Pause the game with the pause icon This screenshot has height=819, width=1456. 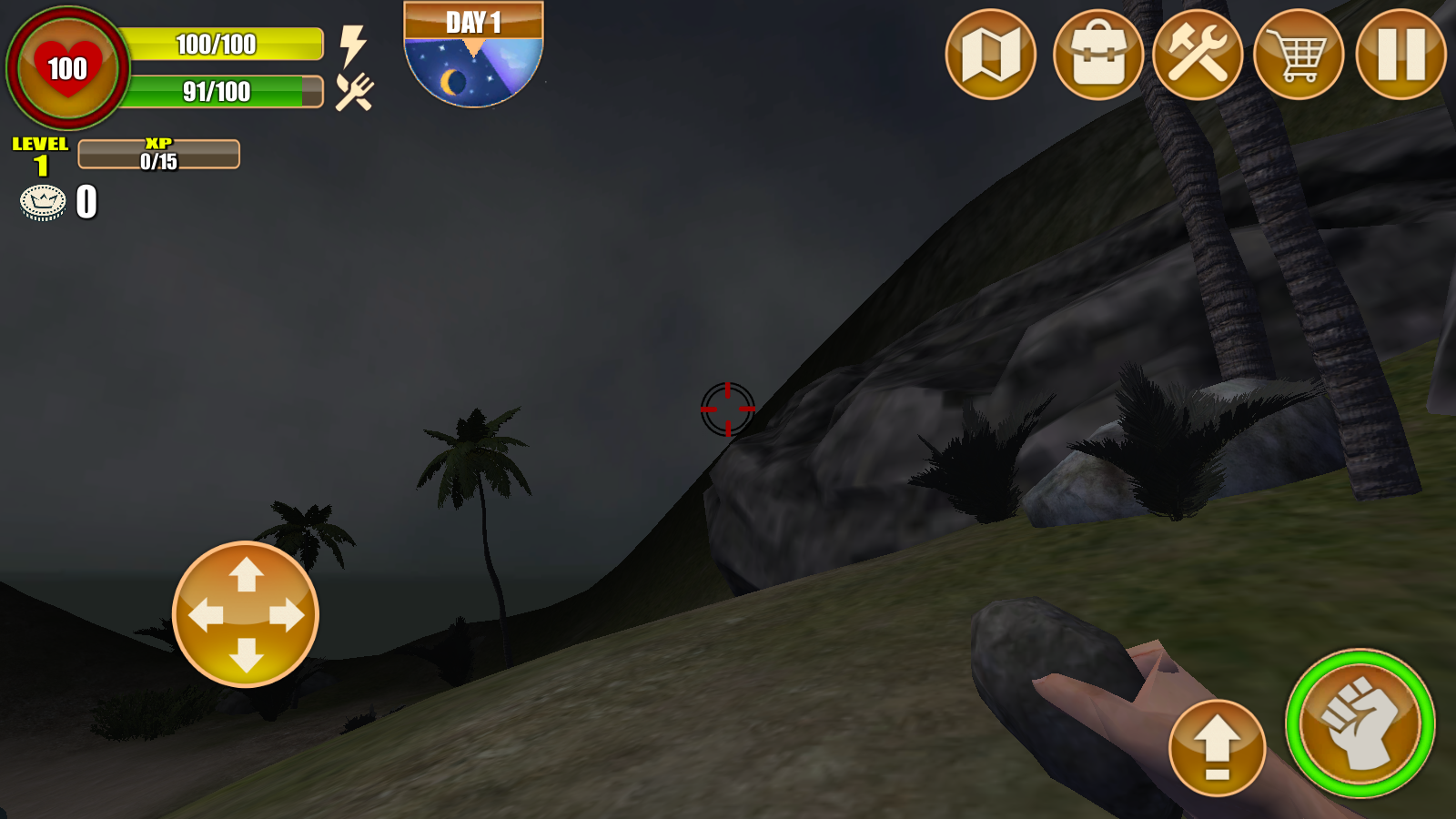(x=1400, y=56)
